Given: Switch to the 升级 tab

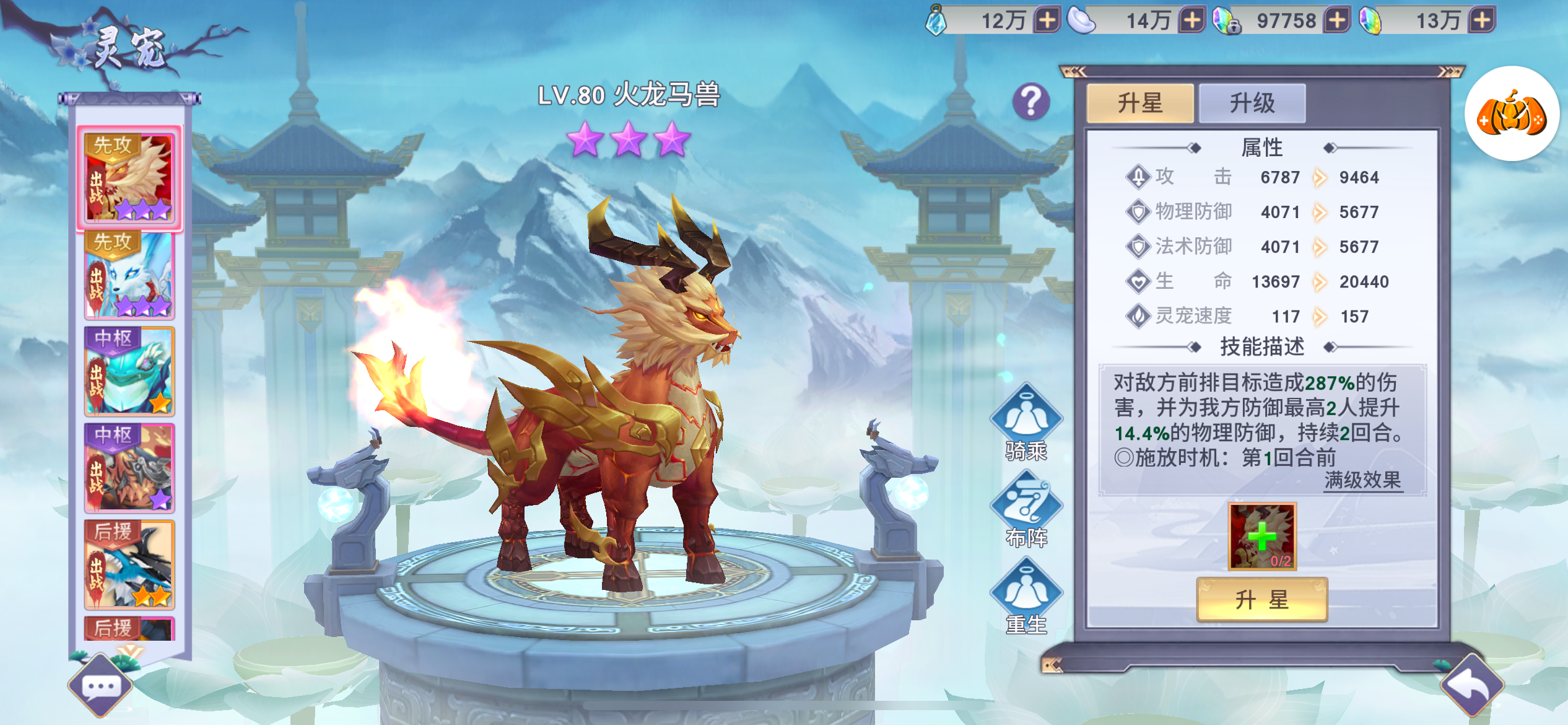Looking at the screenshot, I should coord(1252,103).
